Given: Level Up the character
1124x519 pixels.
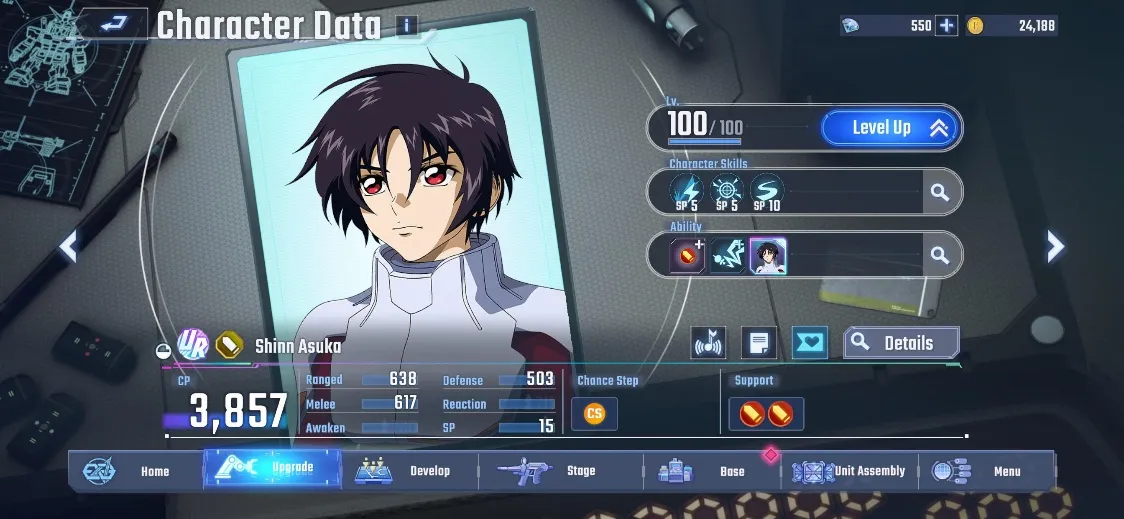Looking at the screenshot, I should (890, 128).
